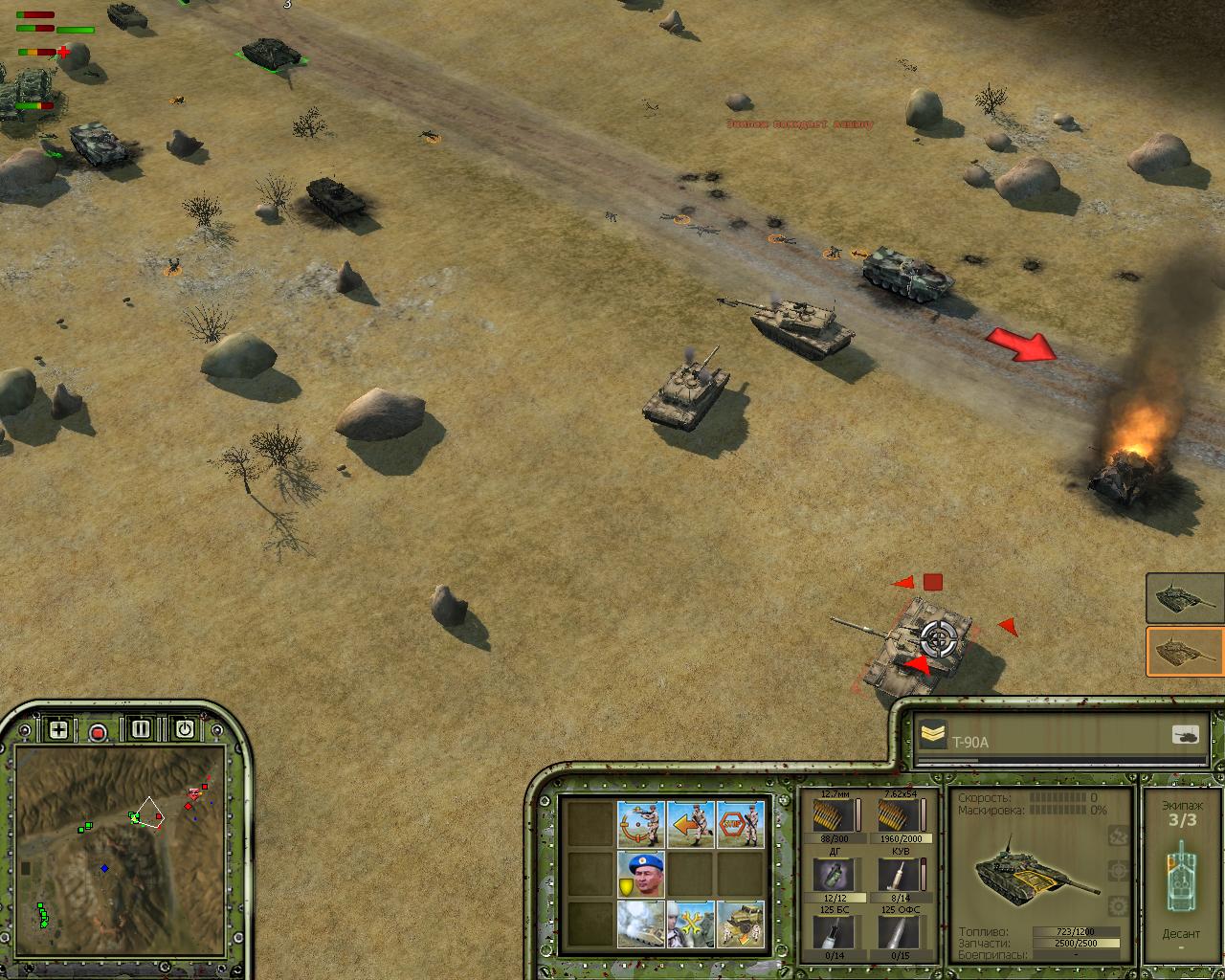Issue the STOP order icon
This screenshot has width=1225, height=980.
[741, 824]
